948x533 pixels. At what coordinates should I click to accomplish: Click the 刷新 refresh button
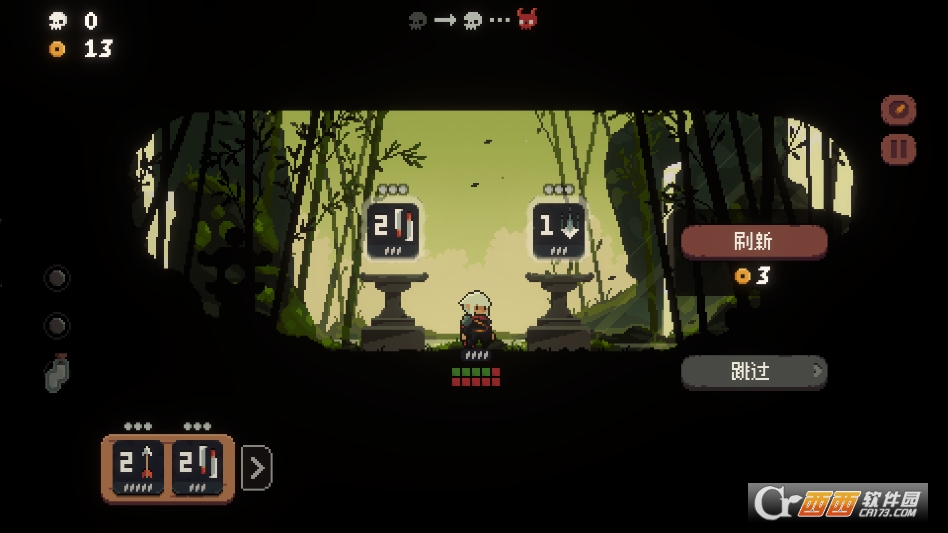coord(754,241)
